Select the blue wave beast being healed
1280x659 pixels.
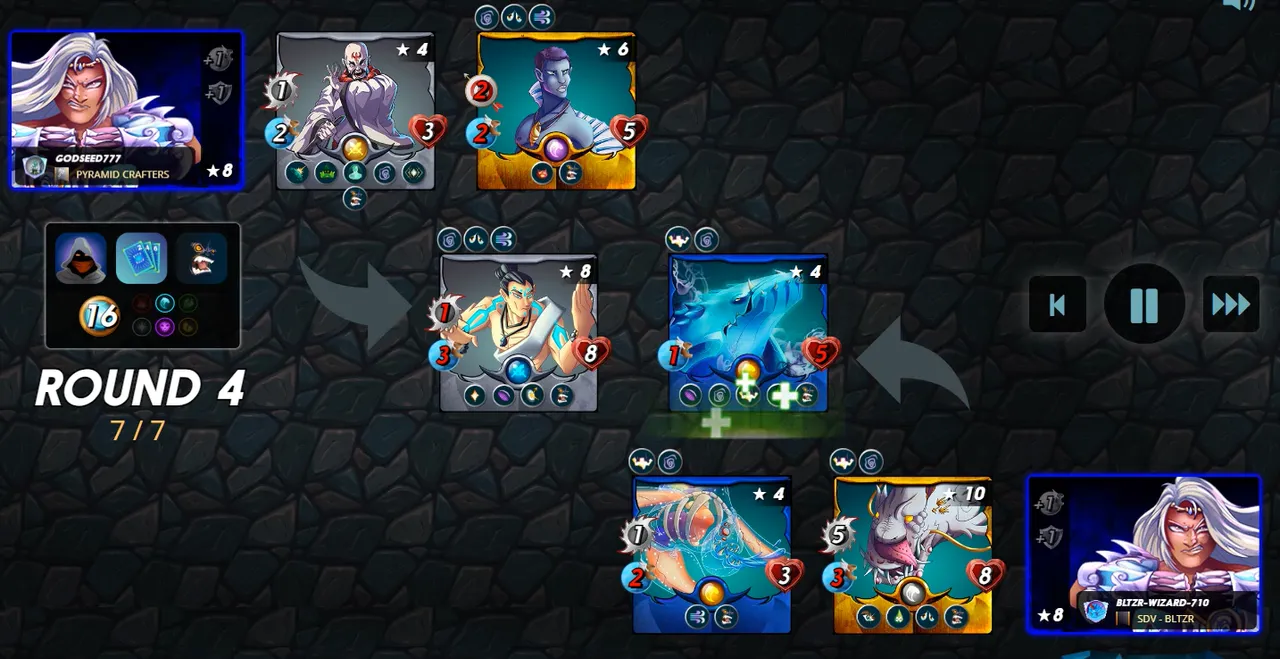click(747, 332)
